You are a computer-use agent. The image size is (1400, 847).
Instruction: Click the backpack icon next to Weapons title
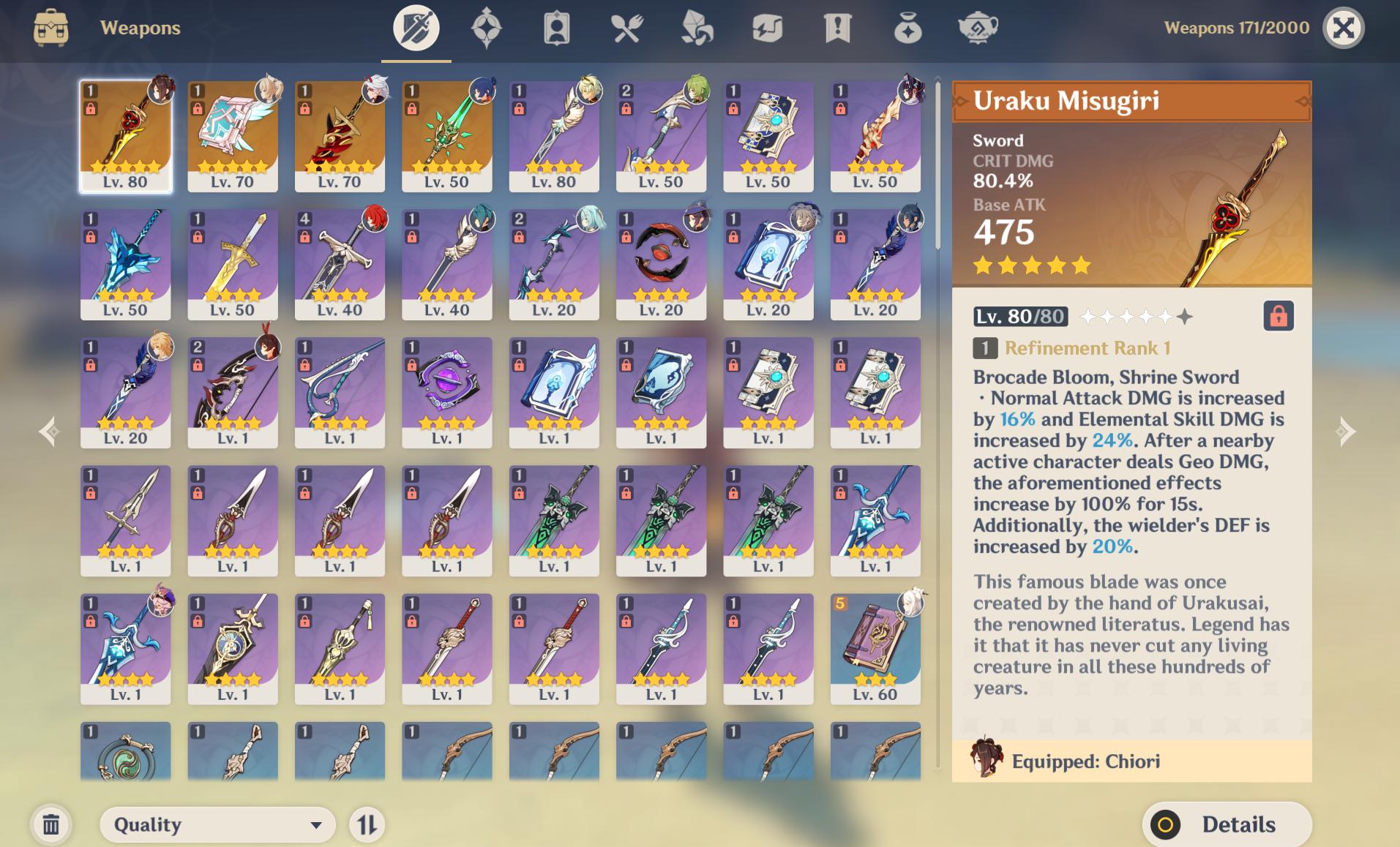[51, 28]
